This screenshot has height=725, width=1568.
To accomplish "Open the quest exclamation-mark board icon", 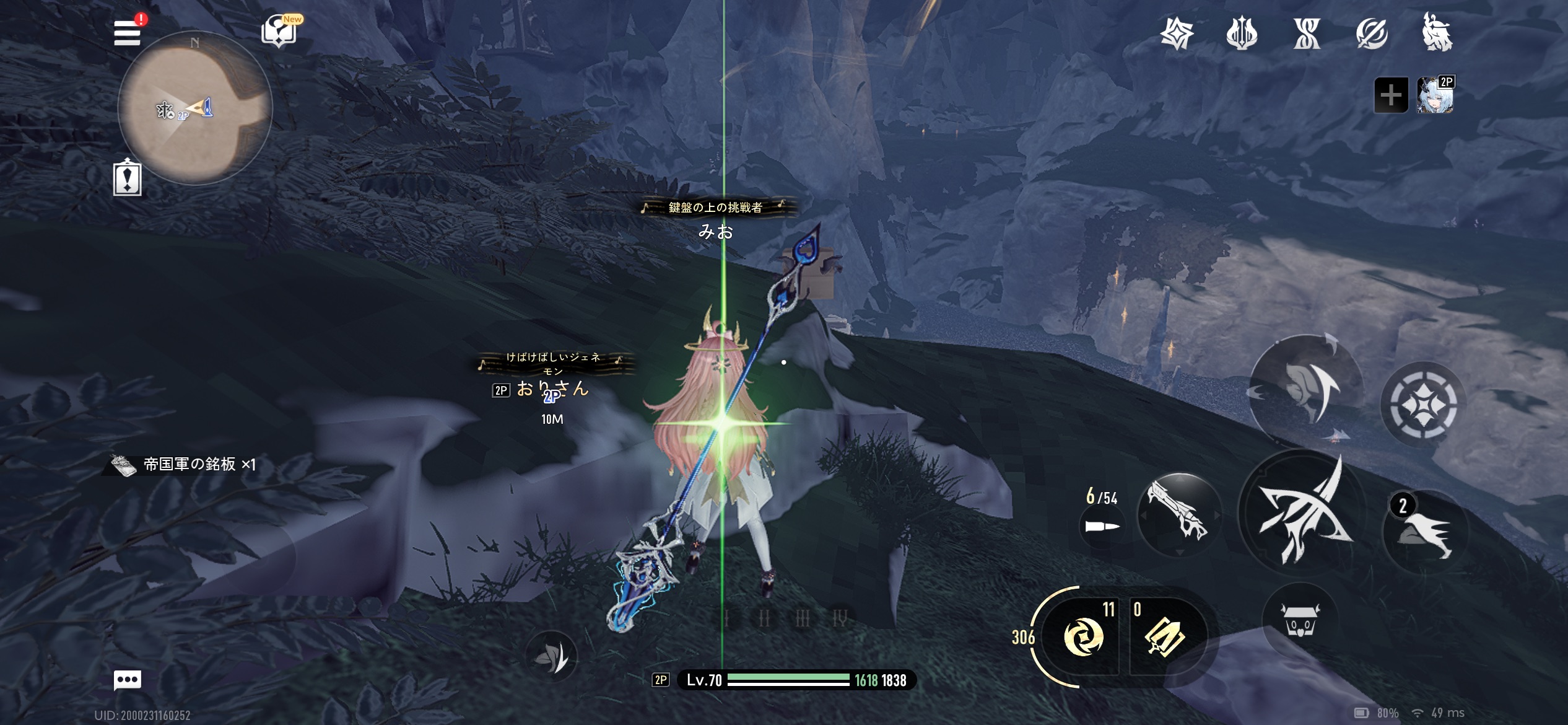I will 128,178.
